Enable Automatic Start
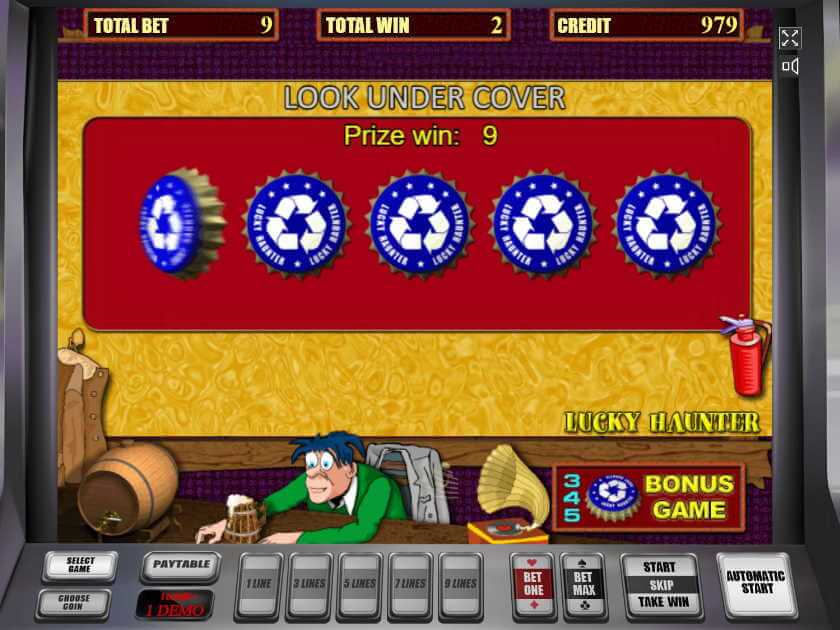This screenshot has width=840, height=630. [x=757, y=583]
